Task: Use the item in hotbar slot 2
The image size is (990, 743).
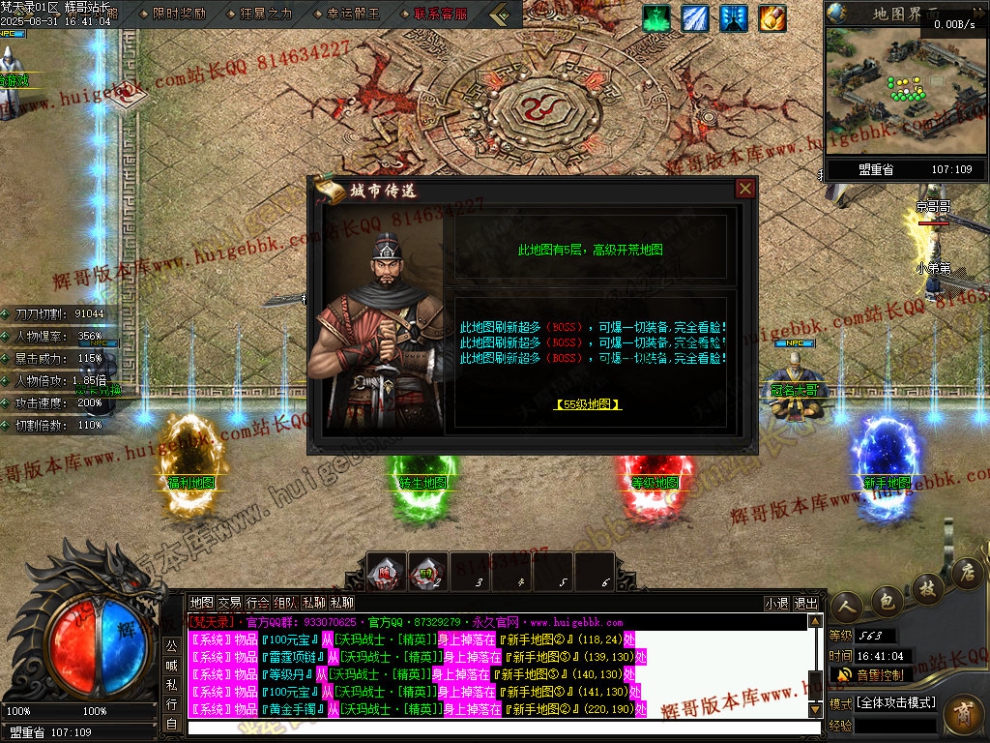Action: point(427,571)
